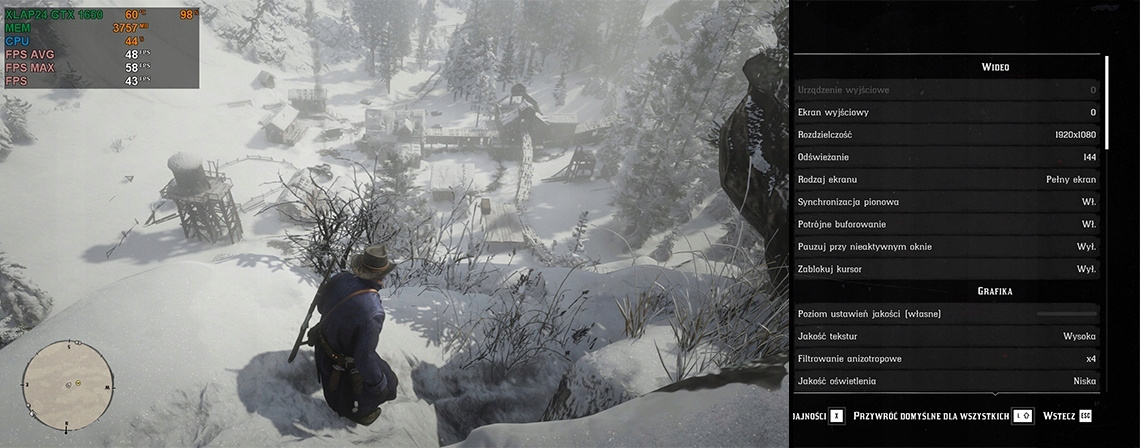The height and width of the screenshot is (448, 1140).
Task: Select the Ekran wyjściowy setting row
Action: point(946,112)
